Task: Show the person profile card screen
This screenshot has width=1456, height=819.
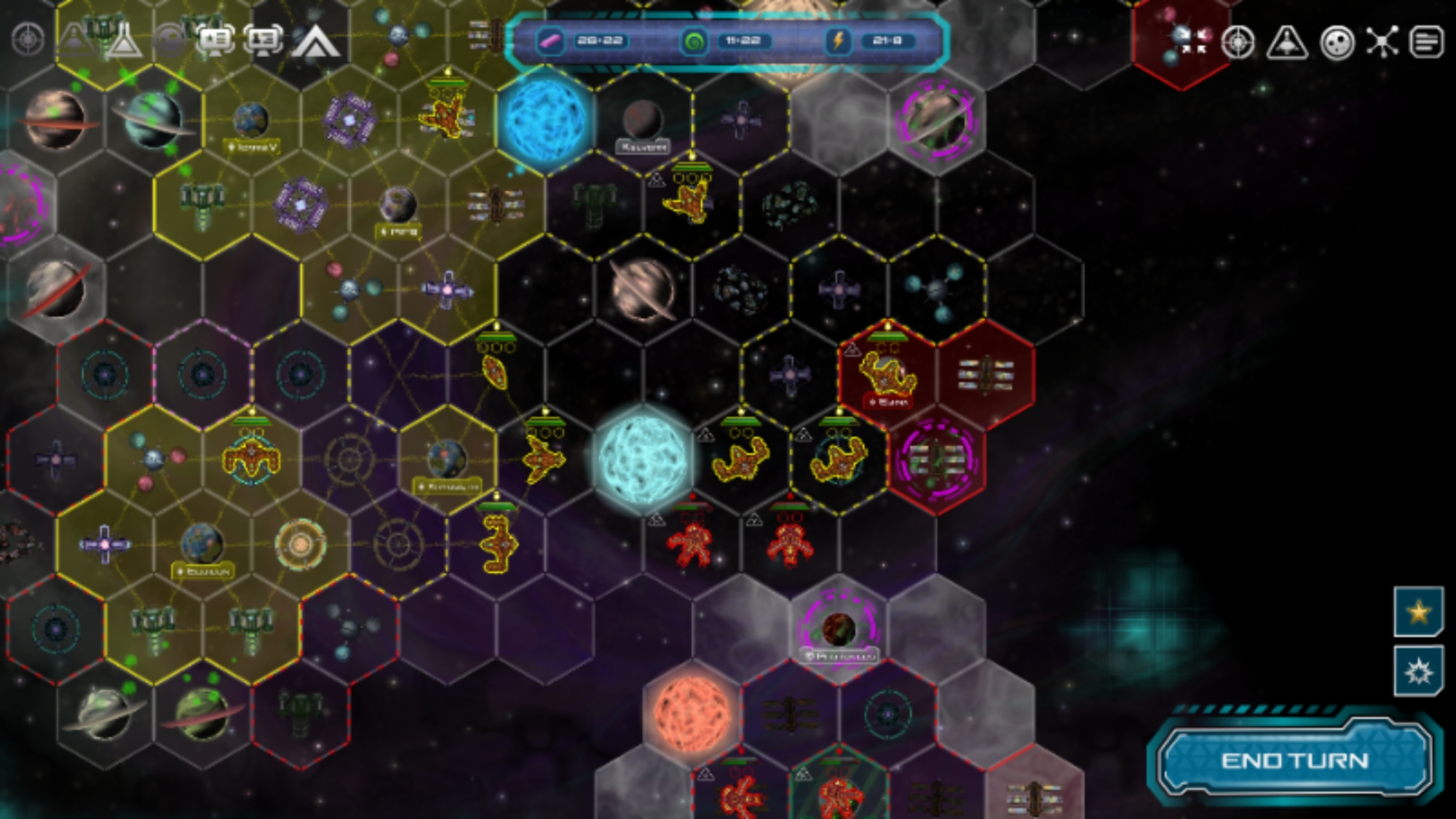Action: (264, 40)
